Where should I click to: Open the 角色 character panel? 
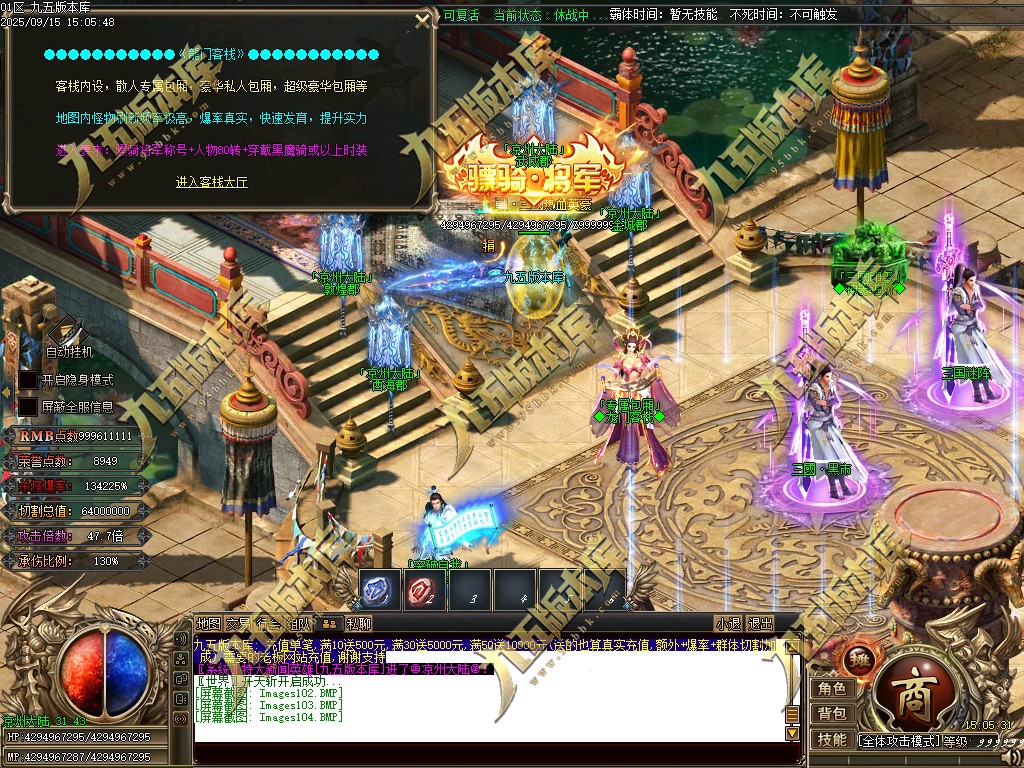point(831,688)
